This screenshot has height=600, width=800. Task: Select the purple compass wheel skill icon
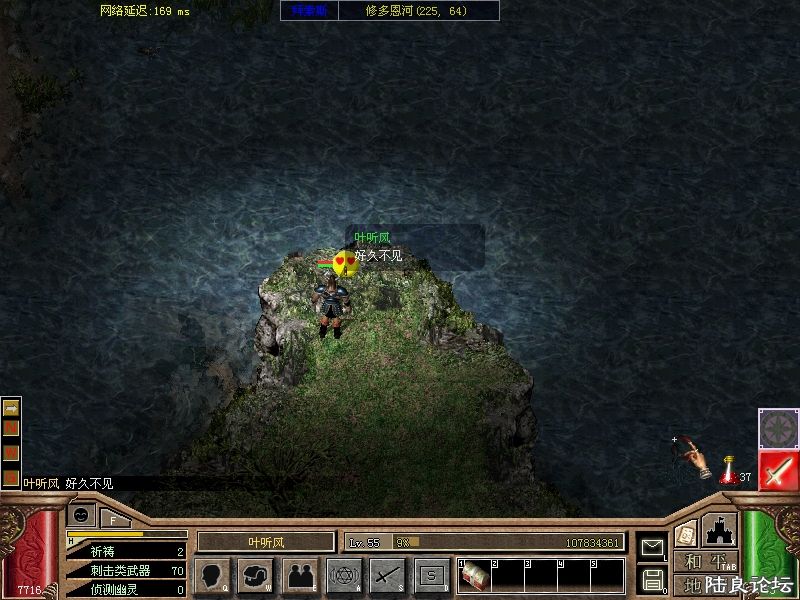pos(777,428)
